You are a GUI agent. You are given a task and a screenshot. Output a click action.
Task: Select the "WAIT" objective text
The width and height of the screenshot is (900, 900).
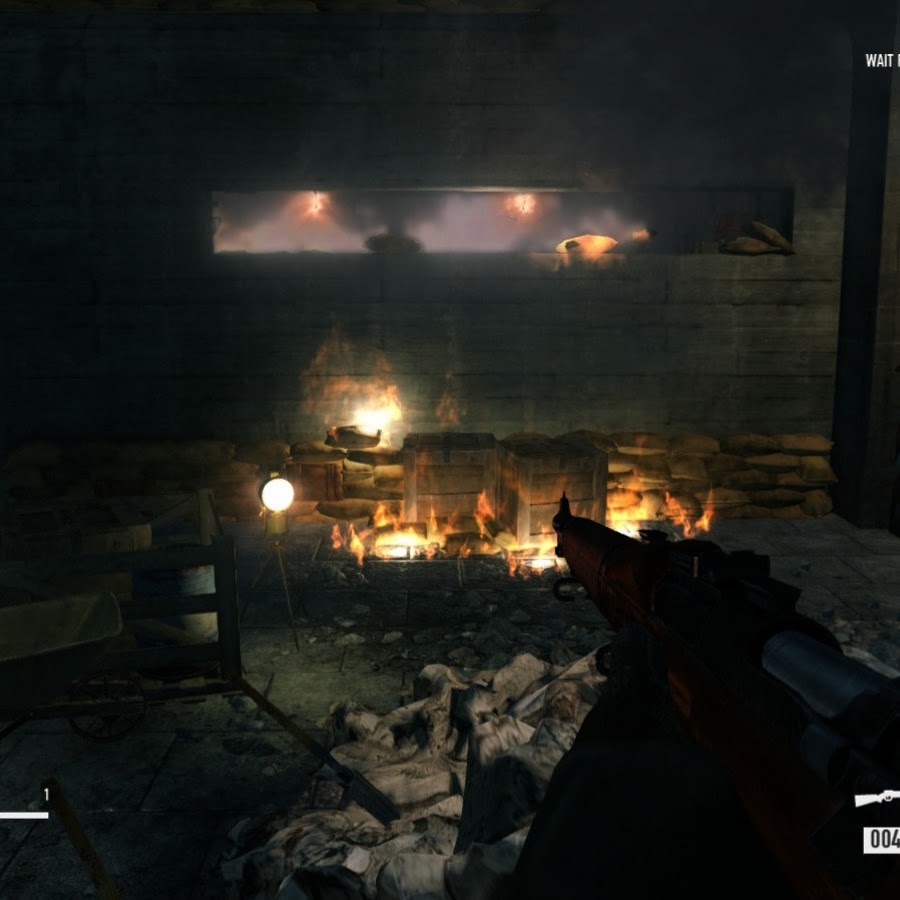[x=880, y=61]
